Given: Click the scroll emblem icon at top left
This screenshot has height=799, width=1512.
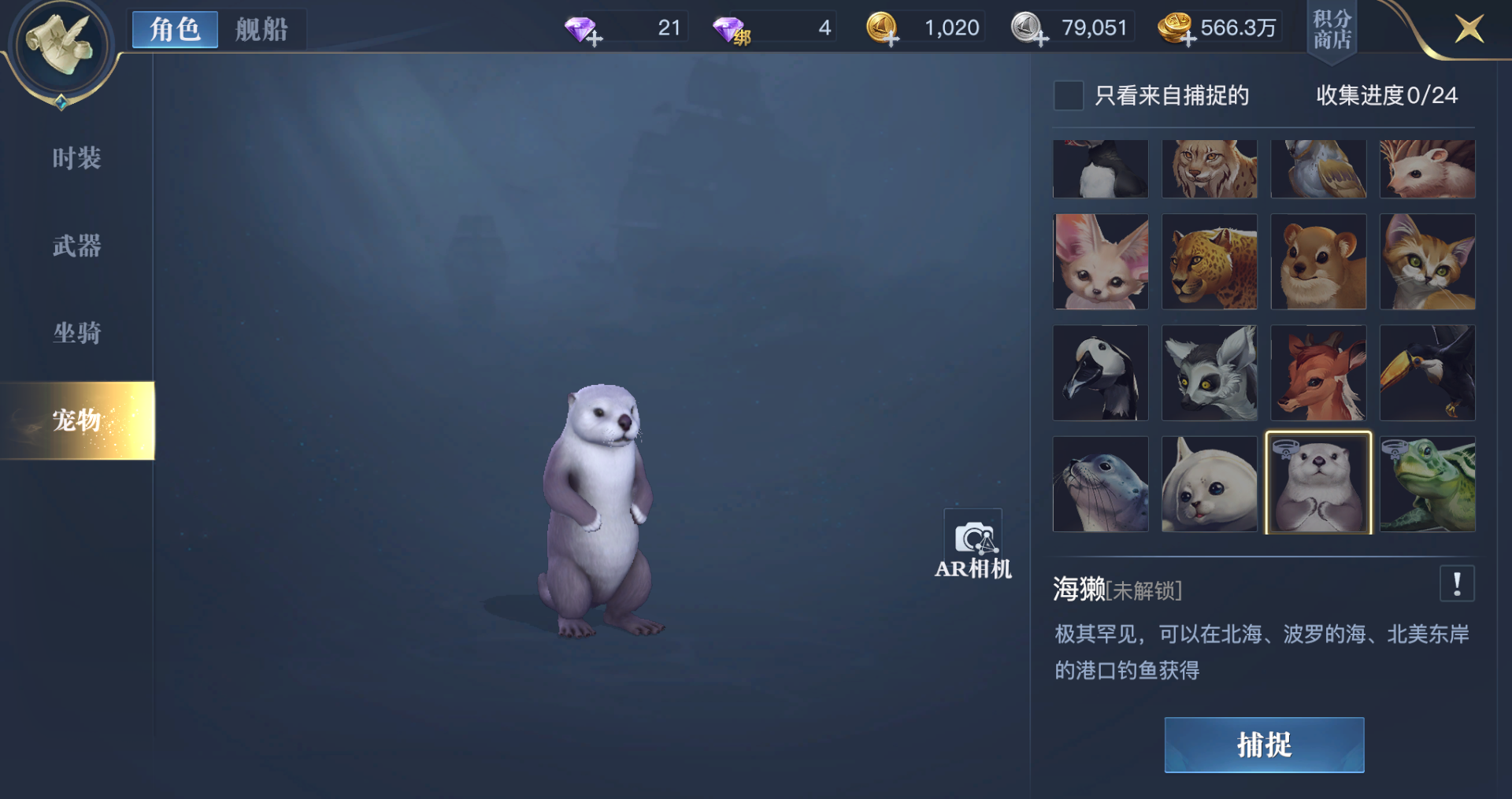Looking at the screenshot, I should coord(61,46).
